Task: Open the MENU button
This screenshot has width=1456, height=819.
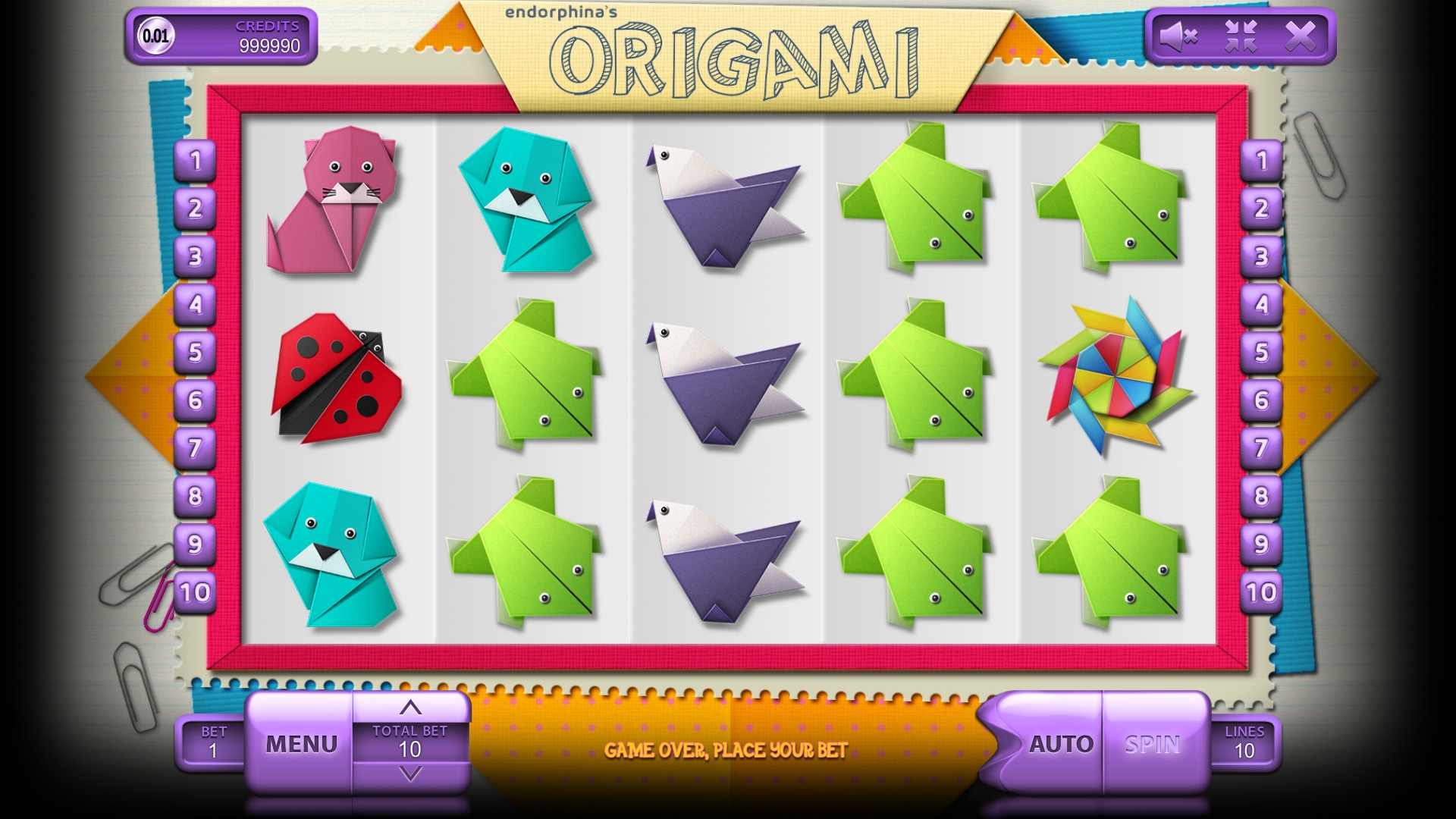Action: 301,743
